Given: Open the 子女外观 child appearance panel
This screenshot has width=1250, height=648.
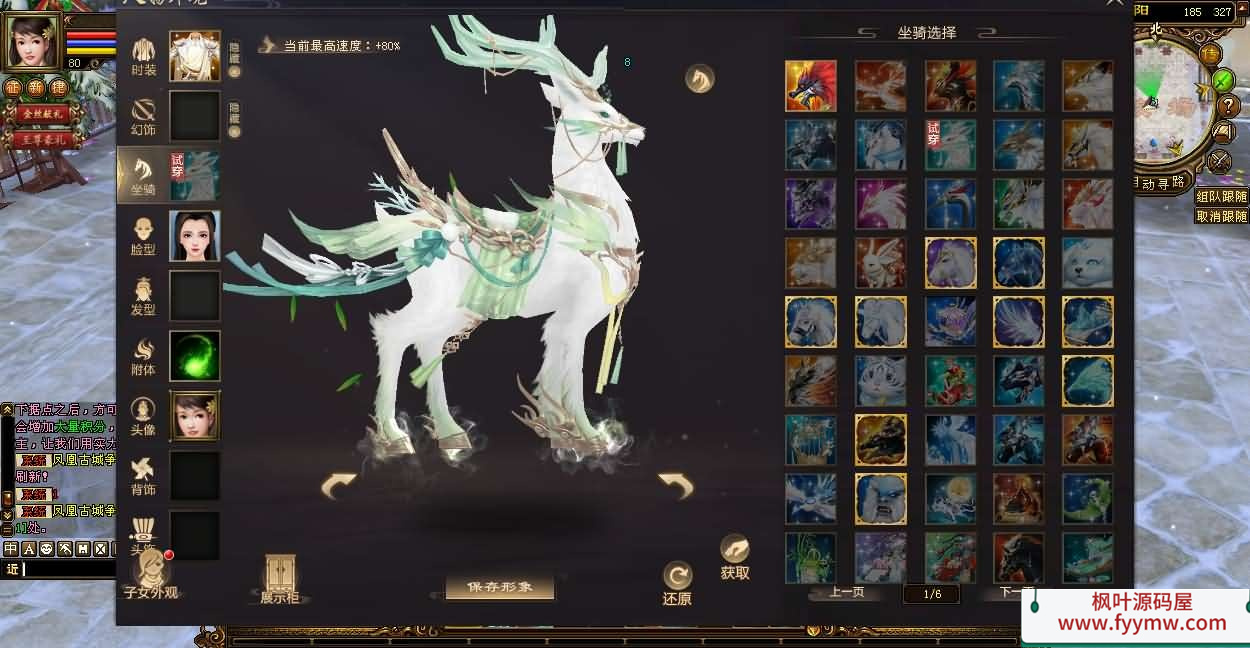Looking at the screenshot, I should [151, 575].
